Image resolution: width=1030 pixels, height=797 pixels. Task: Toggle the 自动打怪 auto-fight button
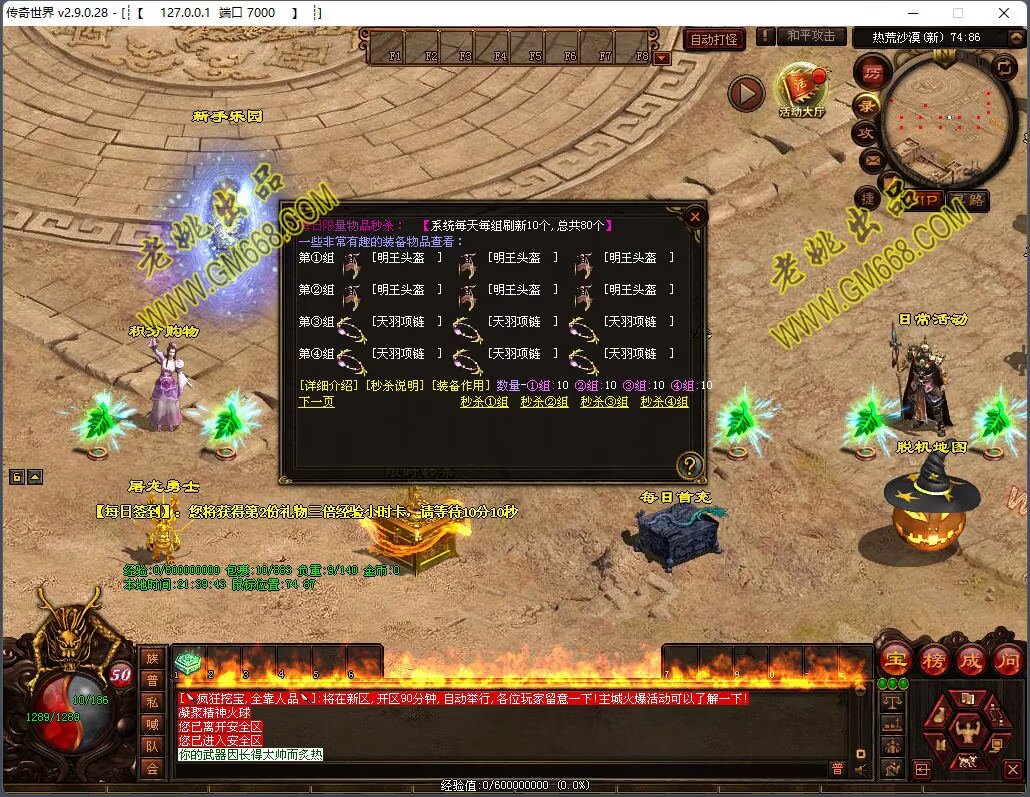[x=715, y=39]
